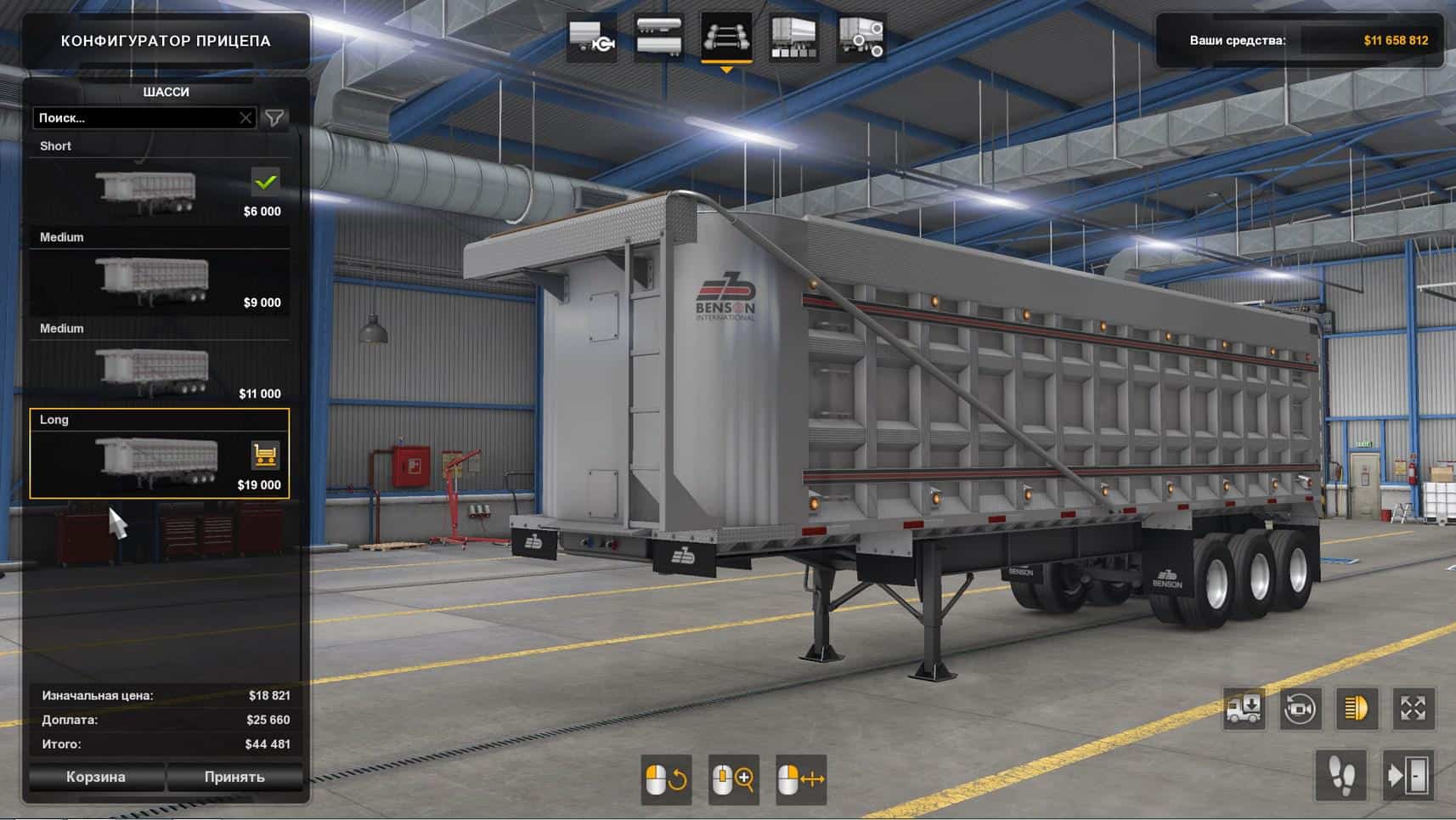1456x820 pixels.
Task: Enter walk-around mode with footprints icon
Action: 1341,775
